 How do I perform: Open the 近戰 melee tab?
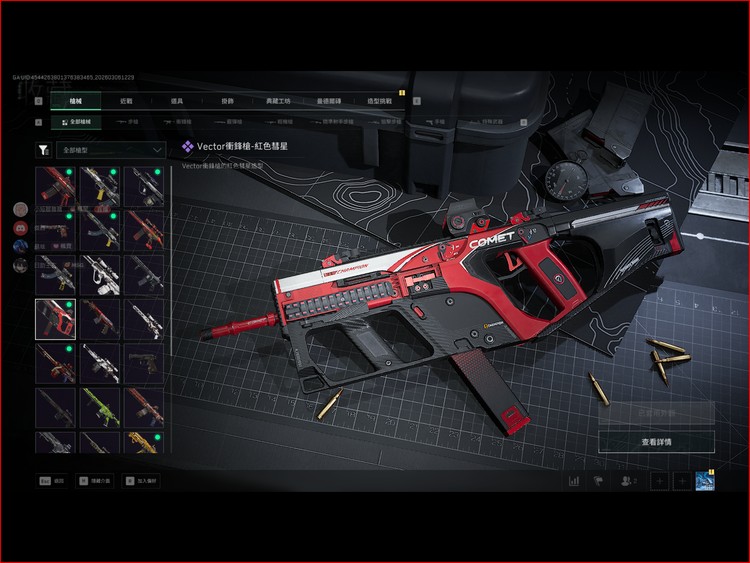(x=126, y=101)
